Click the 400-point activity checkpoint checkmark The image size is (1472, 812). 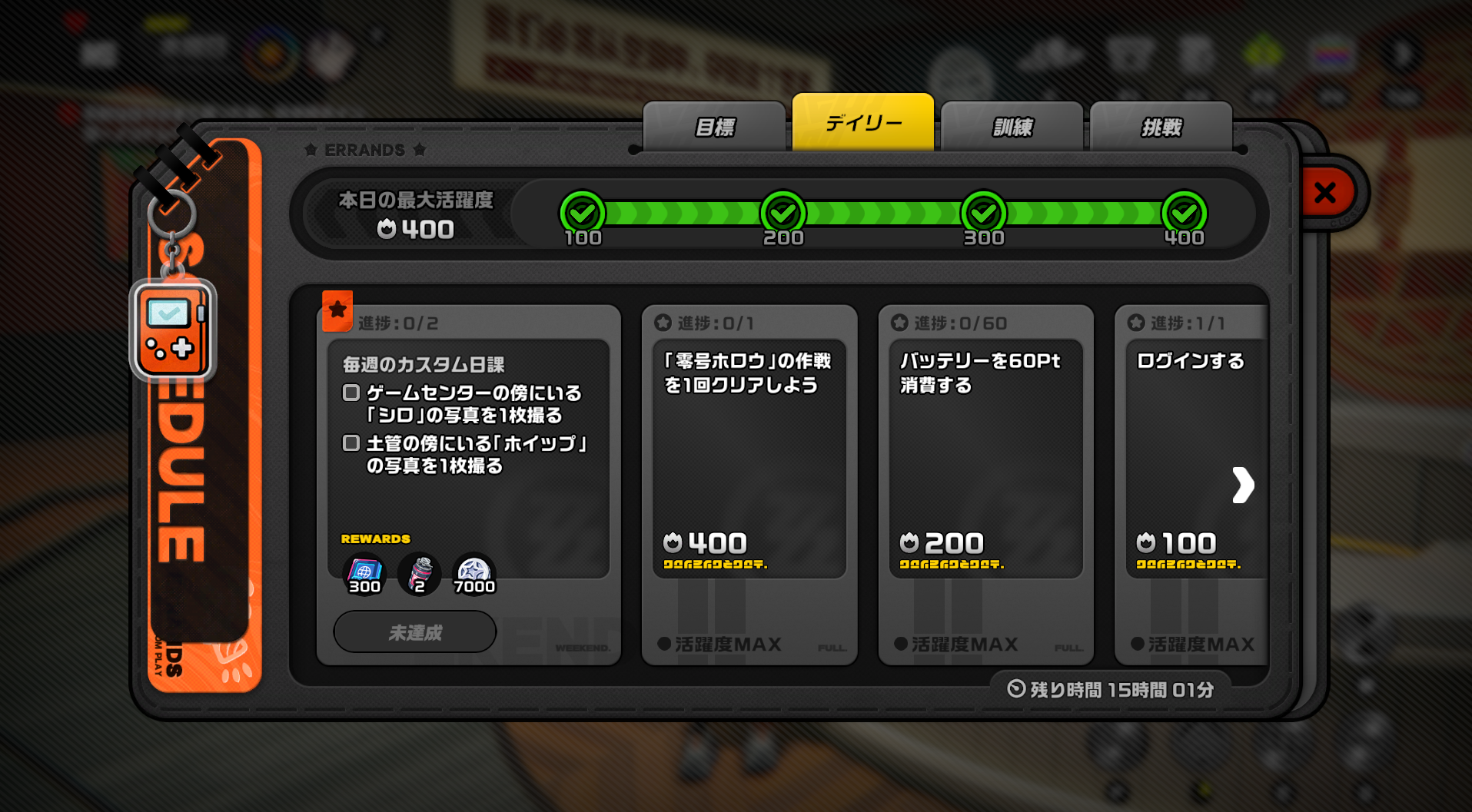[1184, 213]
